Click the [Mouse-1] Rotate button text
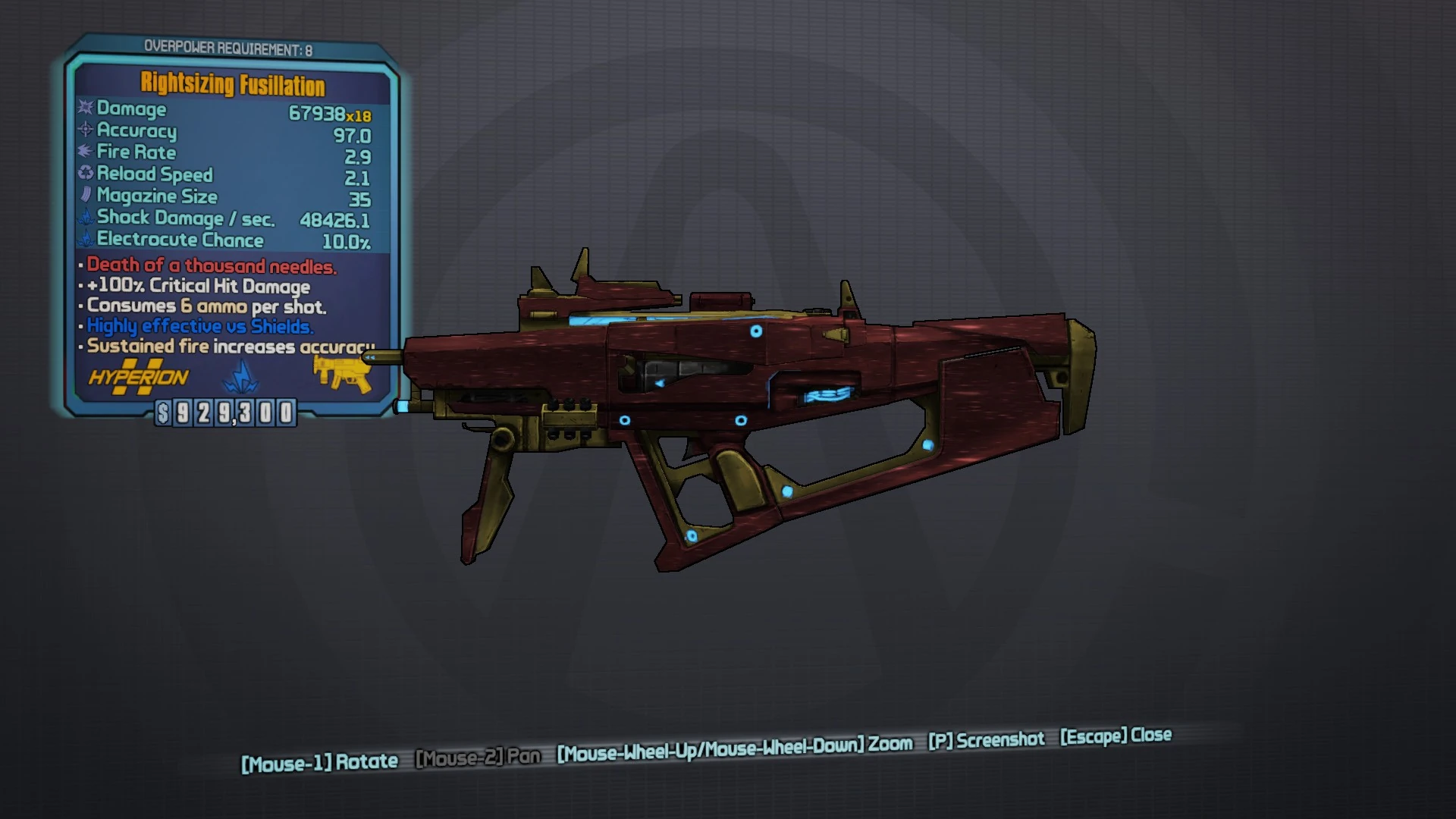Viewport: 1456px width, 819px height. [321, 761]
